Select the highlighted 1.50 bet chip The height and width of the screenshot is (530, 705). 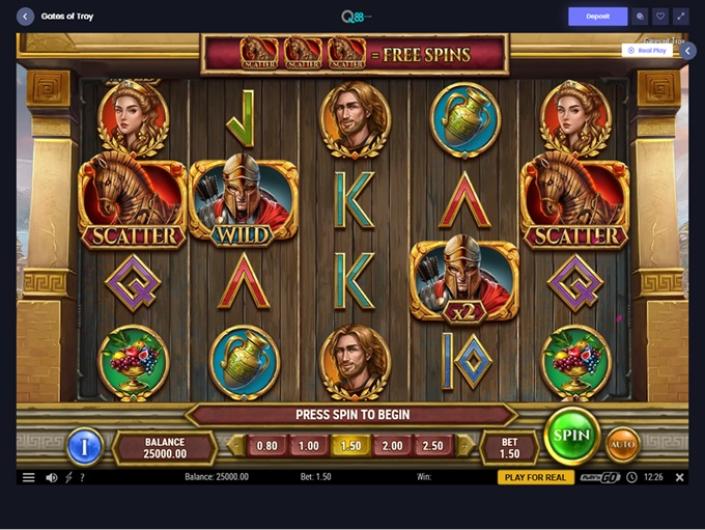(x=351, y=446)
